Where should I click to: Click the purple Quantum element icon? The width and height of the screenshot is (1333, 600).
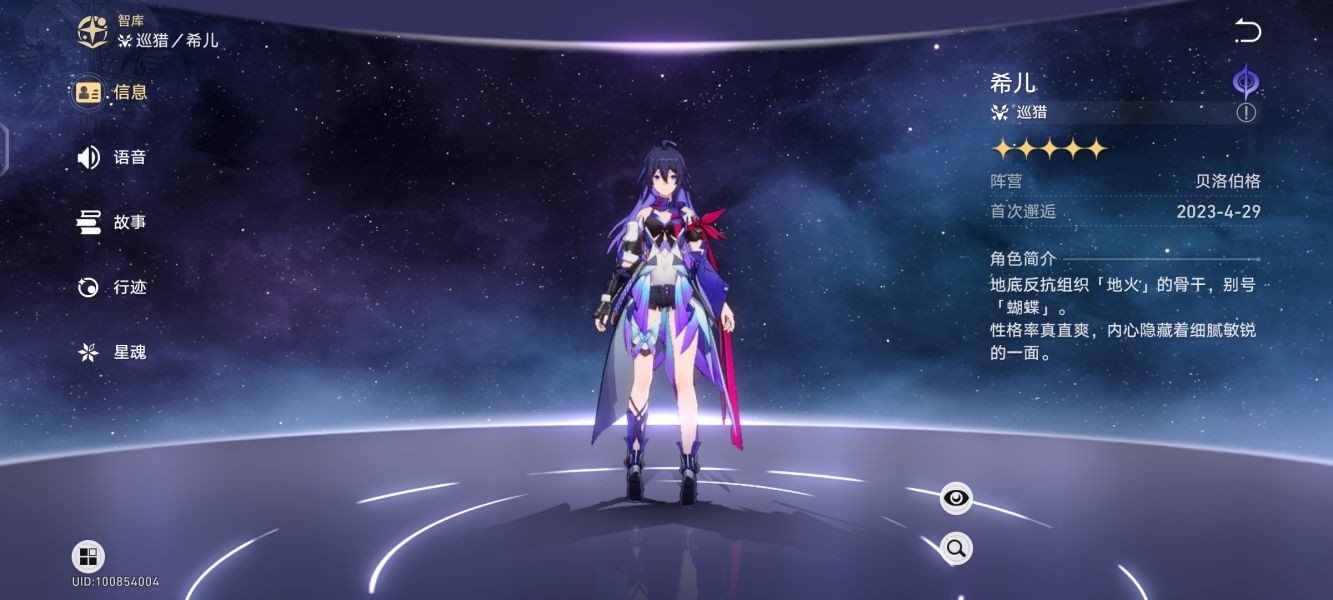1246,80
